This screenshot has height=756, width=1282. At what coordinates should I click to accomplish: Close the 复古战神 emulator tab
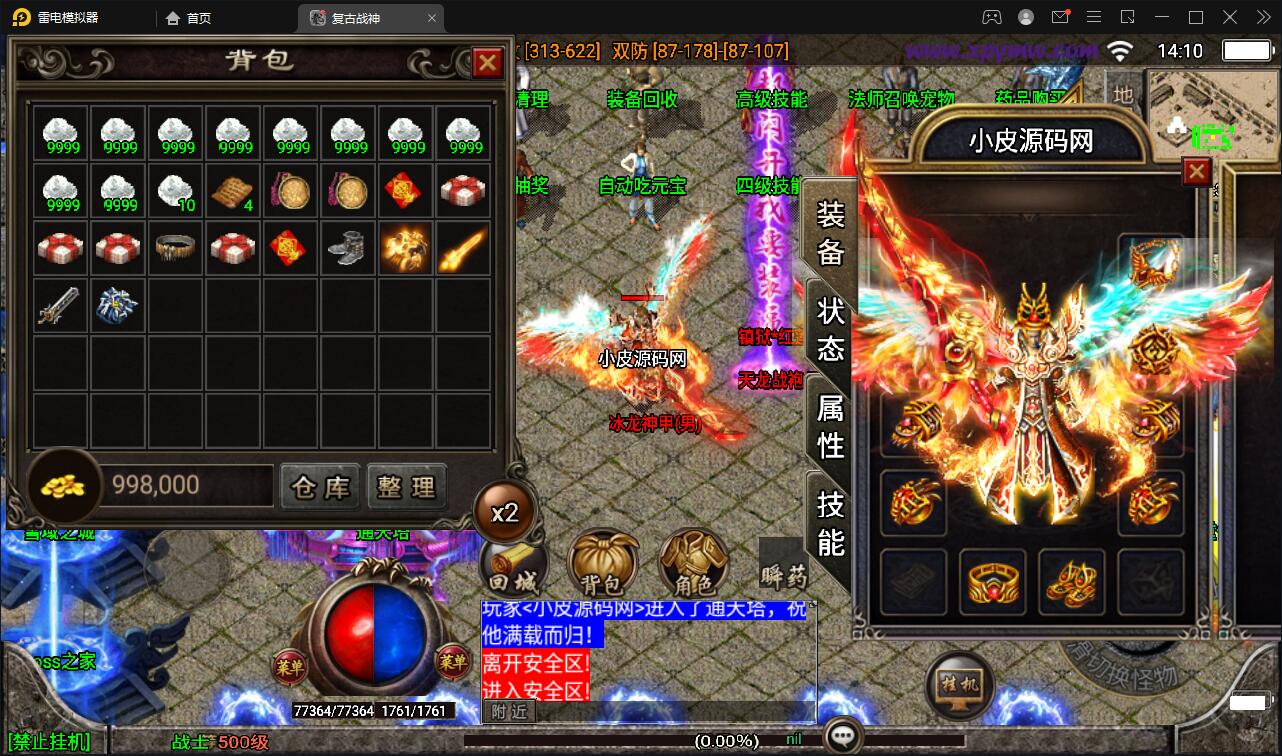[432, 18]
